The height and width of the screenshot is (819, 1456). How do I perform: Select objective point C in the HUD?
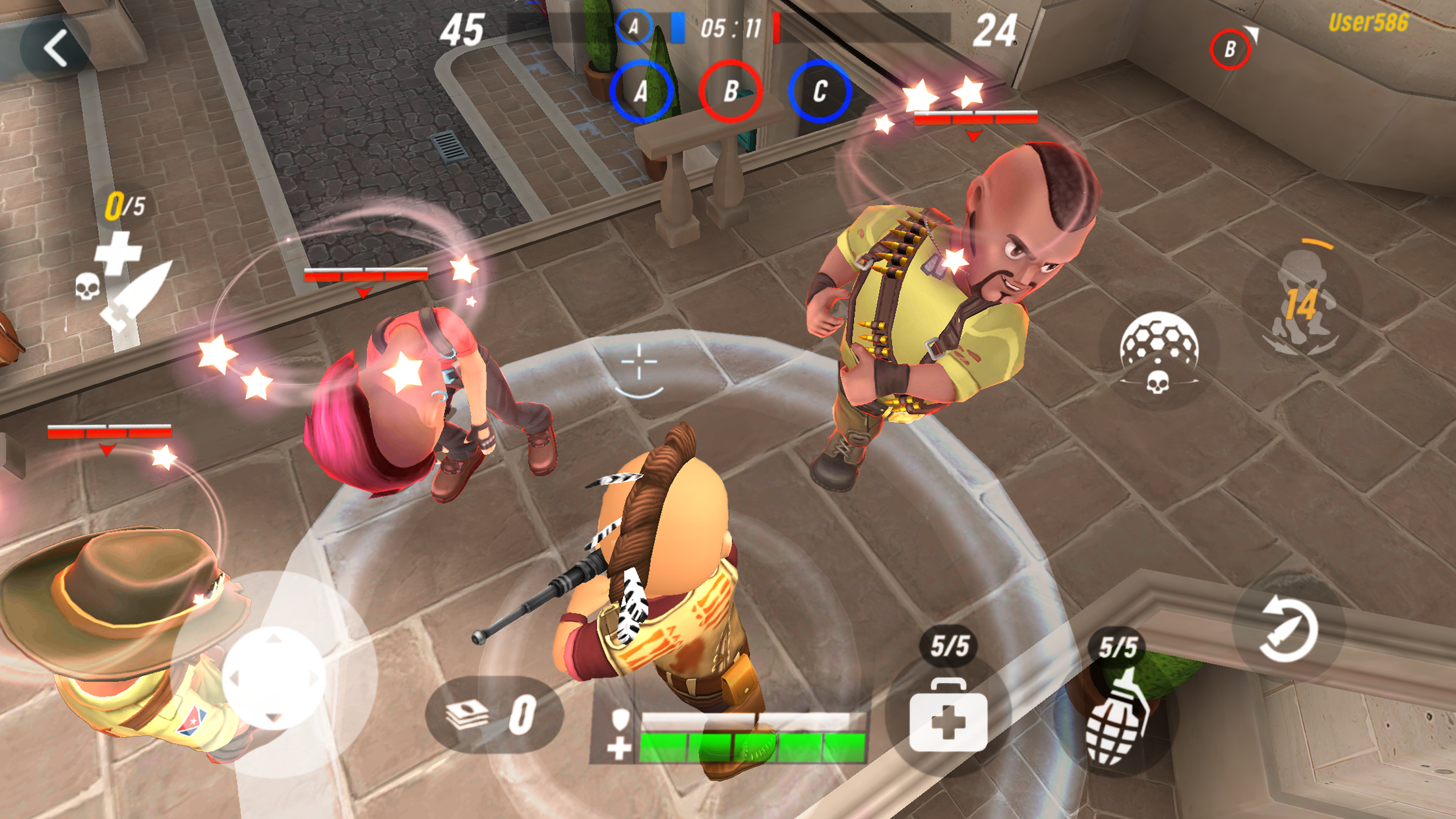(x=819, y=92)
